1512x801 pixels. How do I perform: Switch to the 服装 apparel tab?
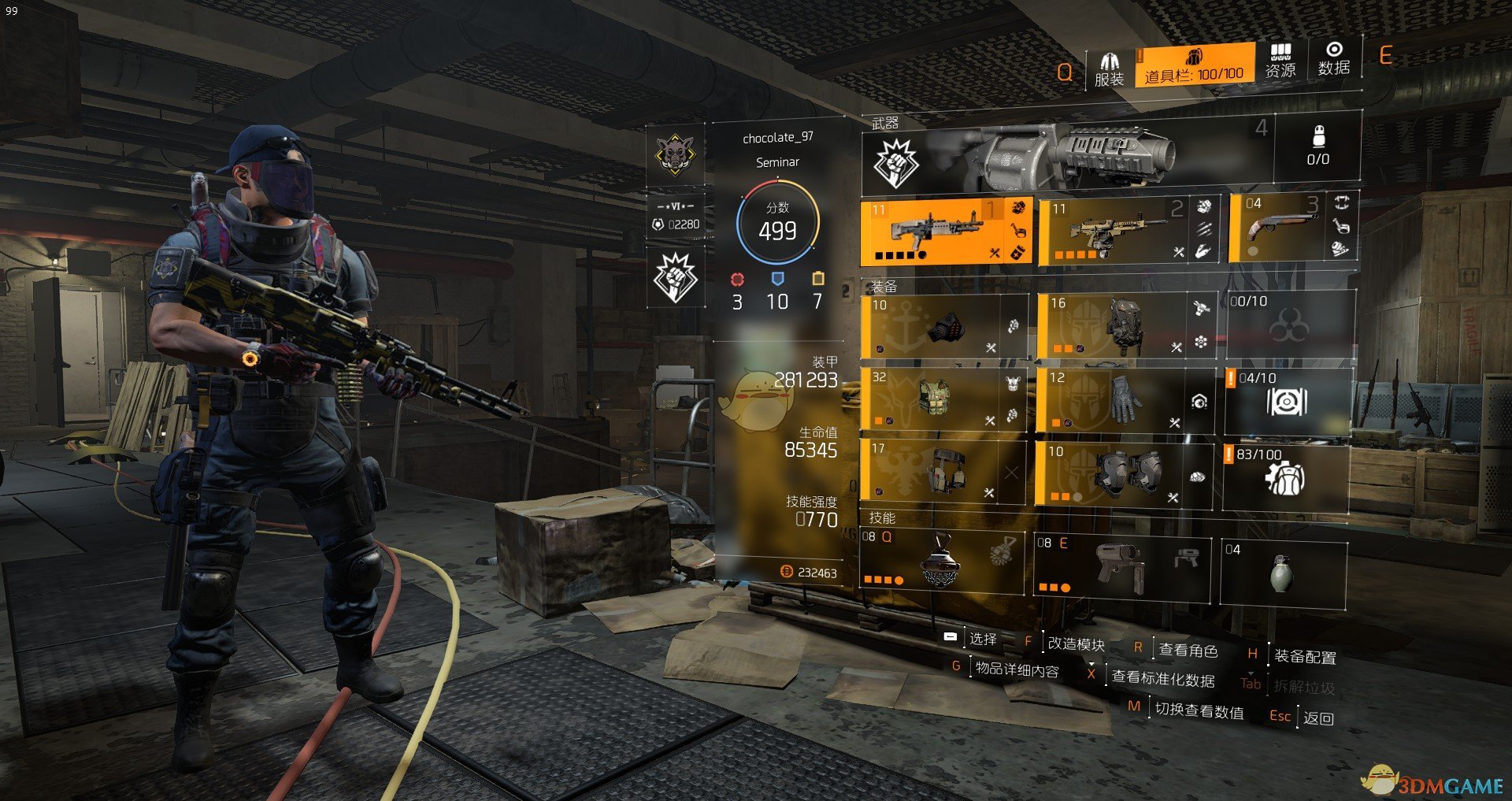pyautogui.click(x=1109, y=69)
